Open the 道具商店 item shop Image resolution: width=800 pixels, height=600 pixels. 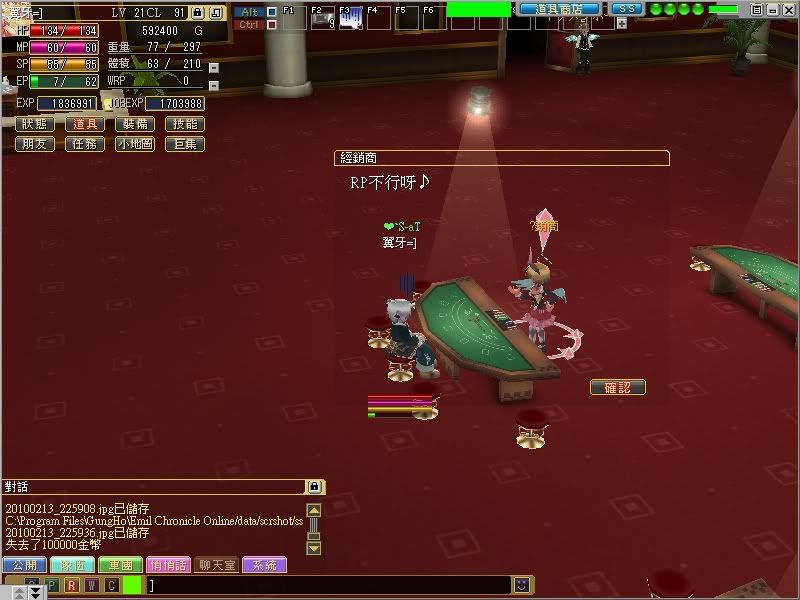coord(560,9)
